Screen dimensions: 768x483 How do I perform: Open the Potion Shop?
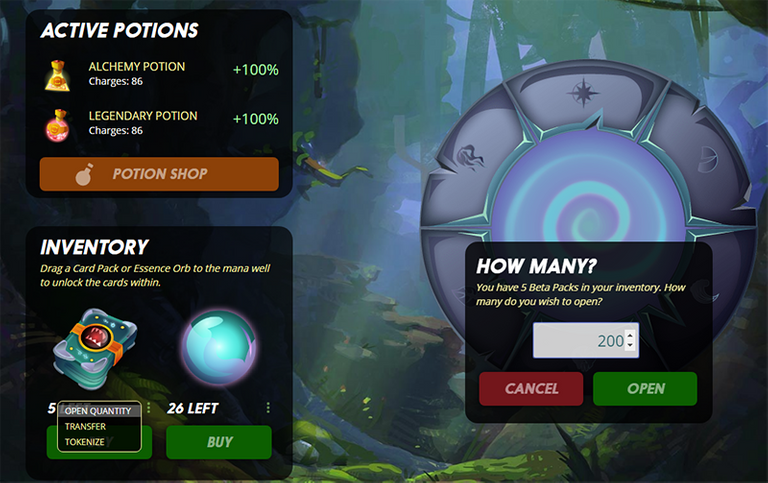coord(159,174)
